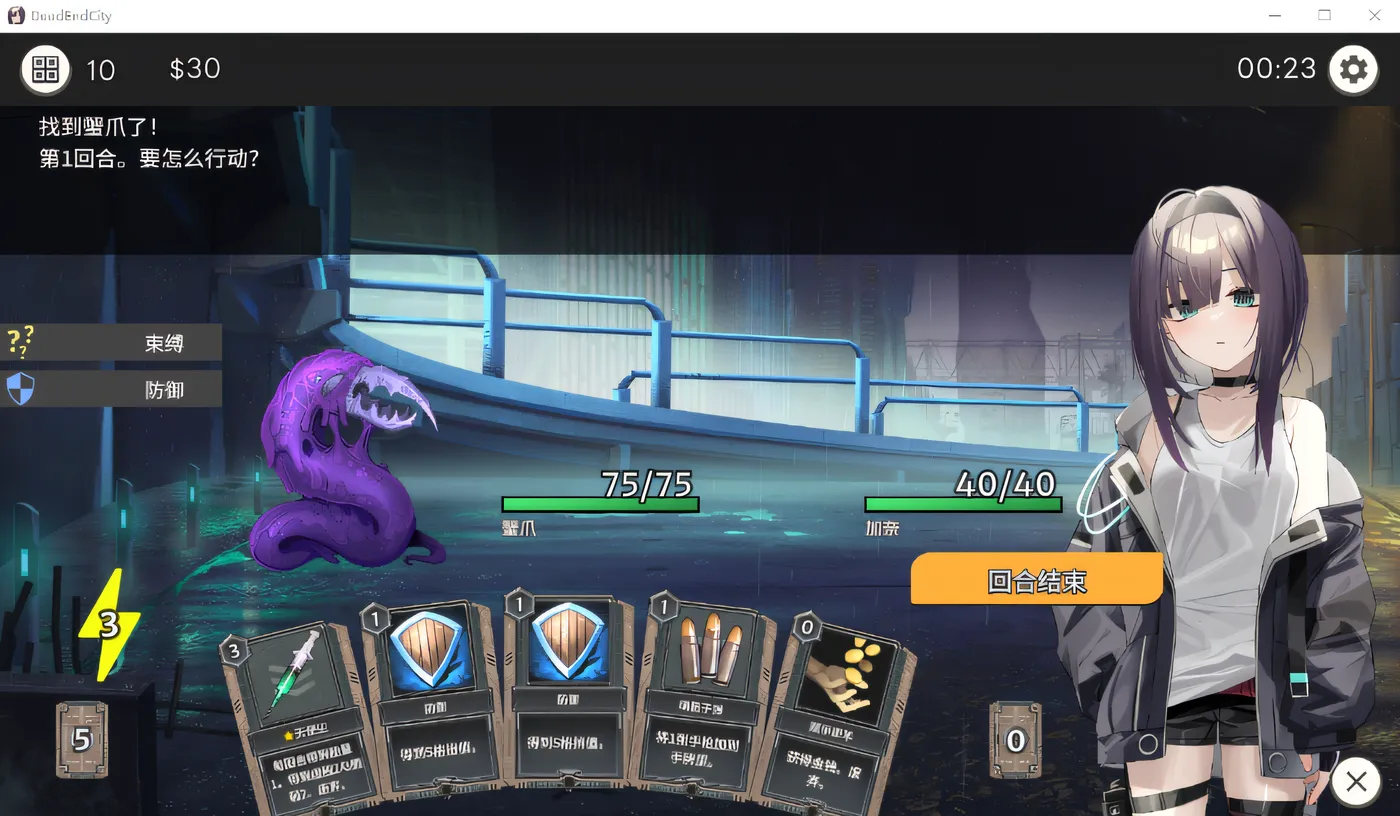1400x816 pixels.
Task: Click the draw pile deck showing 5
Action: [80, 740]
